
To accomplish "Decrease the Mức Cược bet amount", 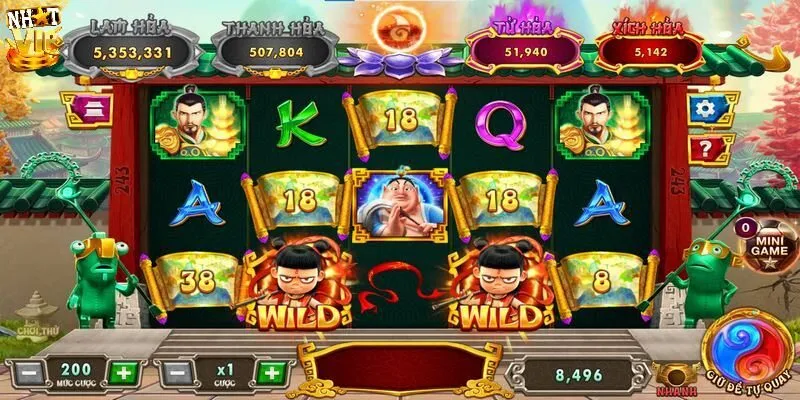I will point(31,373).
